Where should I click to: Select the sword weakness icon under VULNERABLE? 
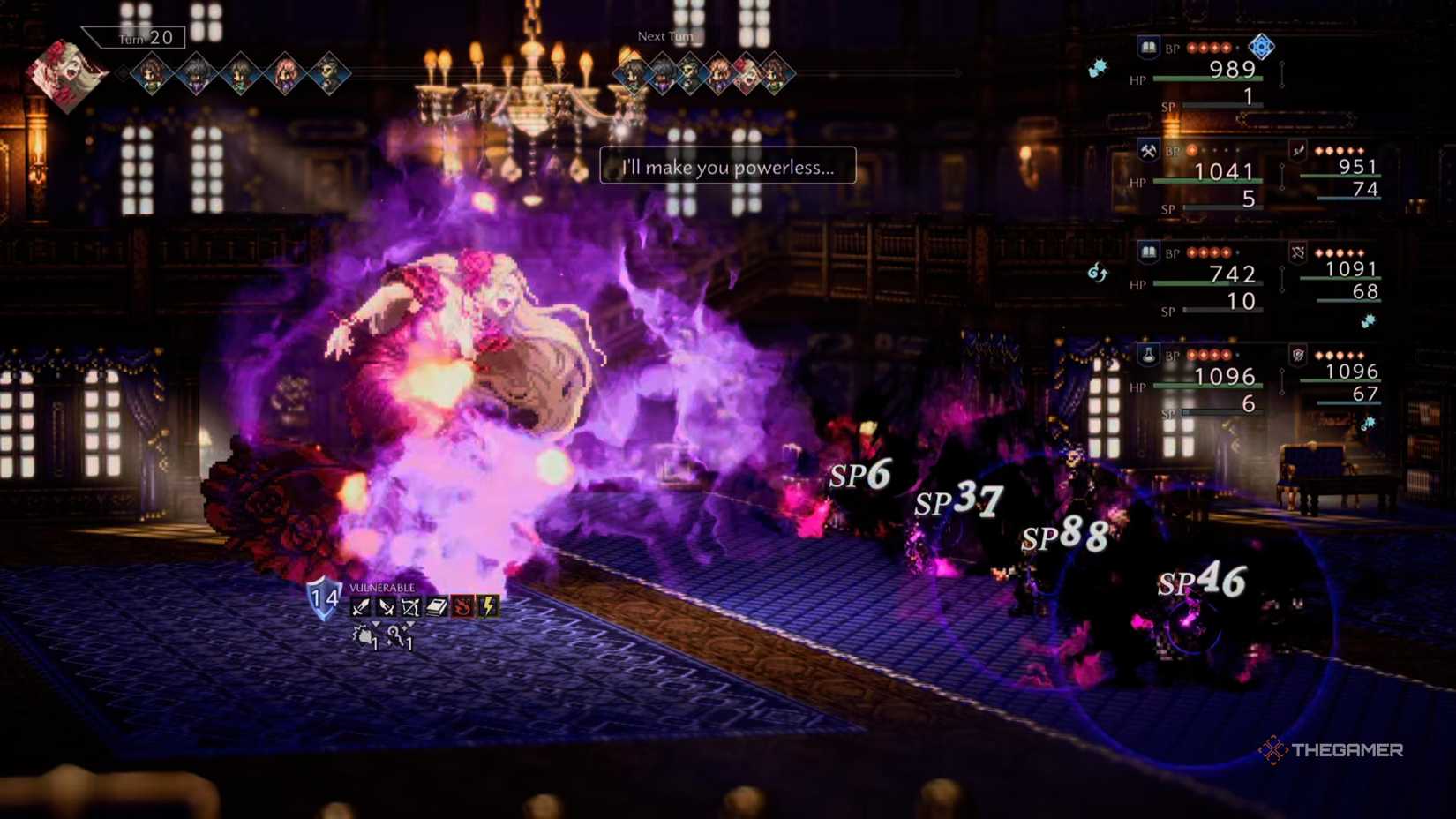360,606
